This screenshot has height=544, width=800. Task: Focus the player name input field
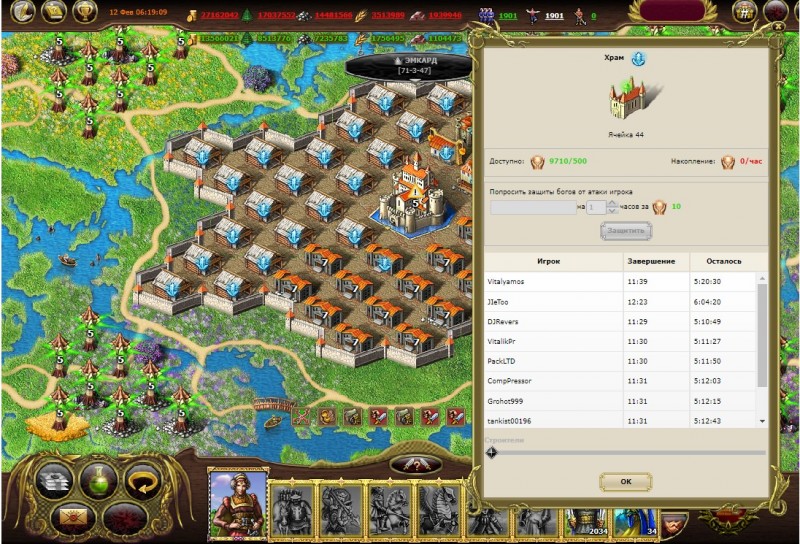(532, 208)
